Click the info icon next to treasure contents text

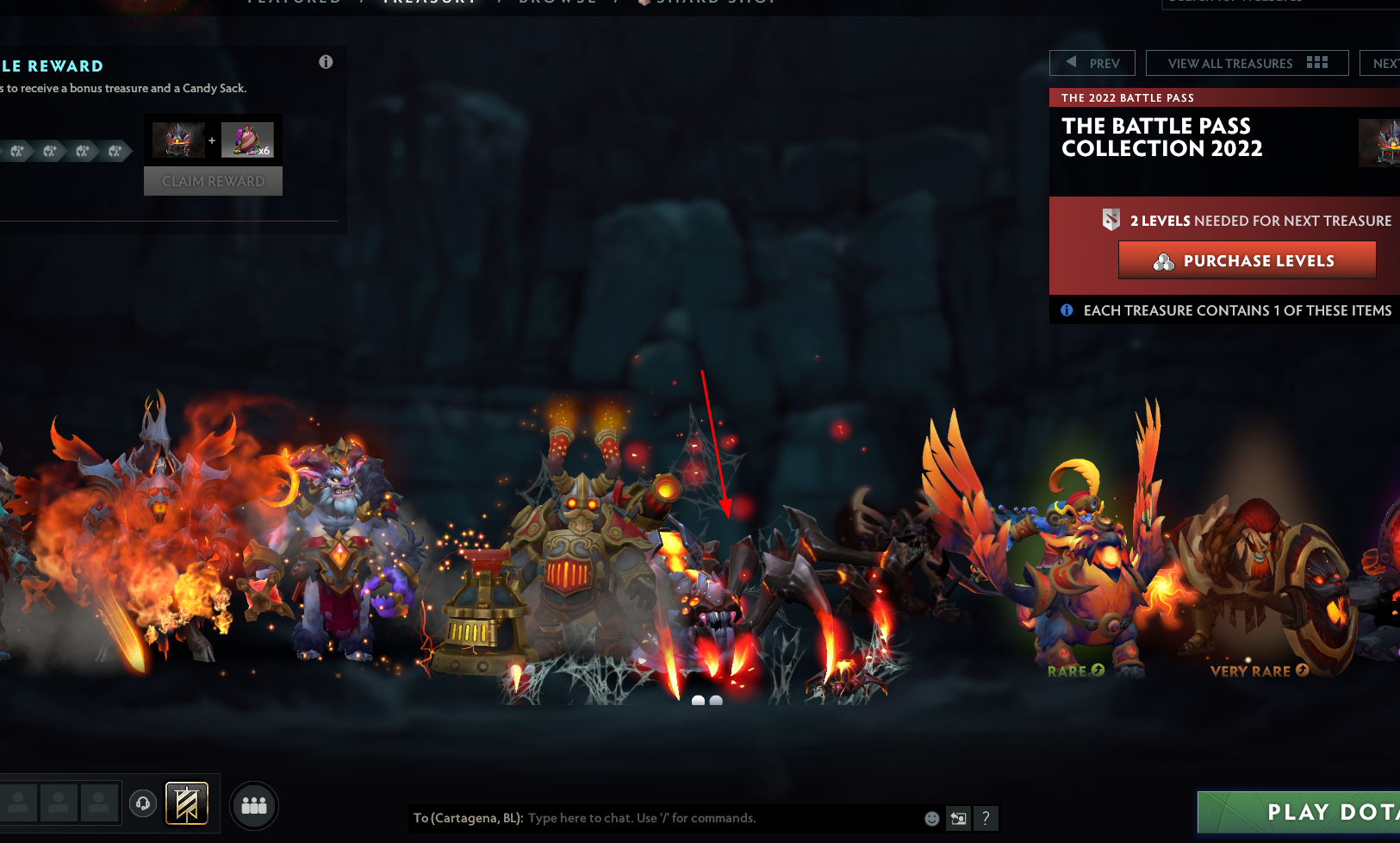pyautogui.click(x=1067, y=310)
